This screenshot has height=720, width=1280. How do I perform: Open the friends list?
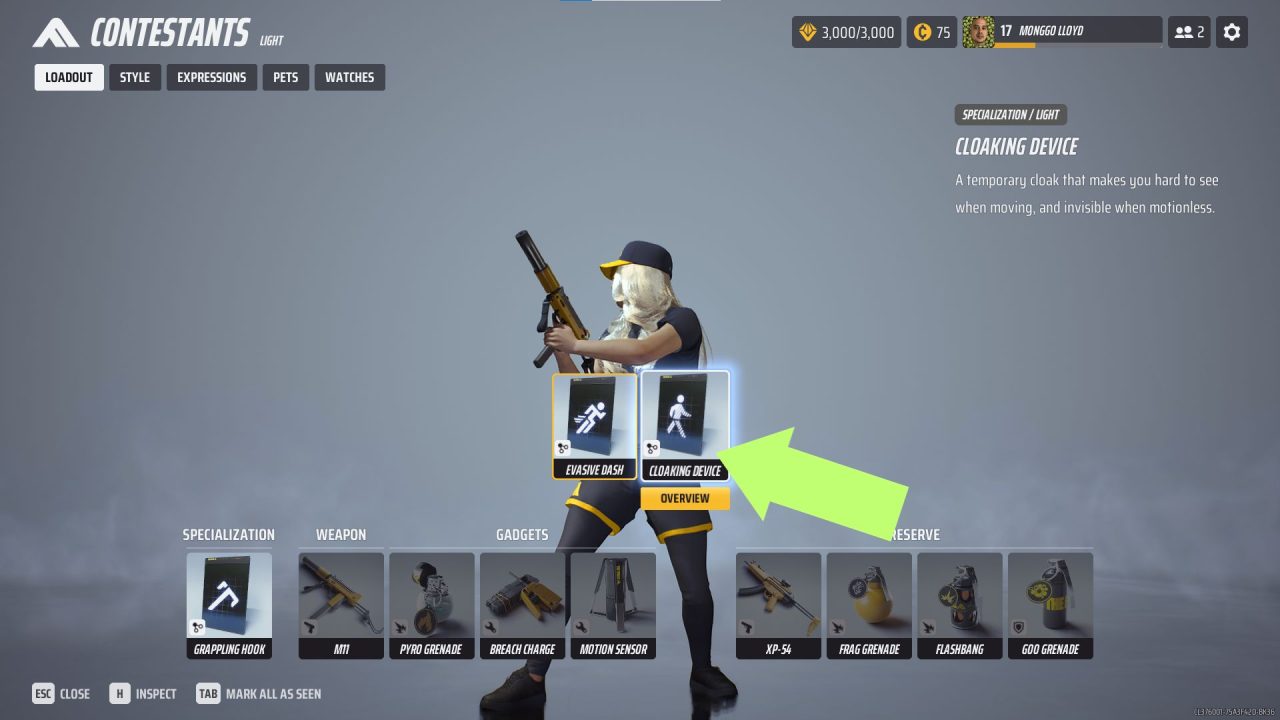[1188, 31]
